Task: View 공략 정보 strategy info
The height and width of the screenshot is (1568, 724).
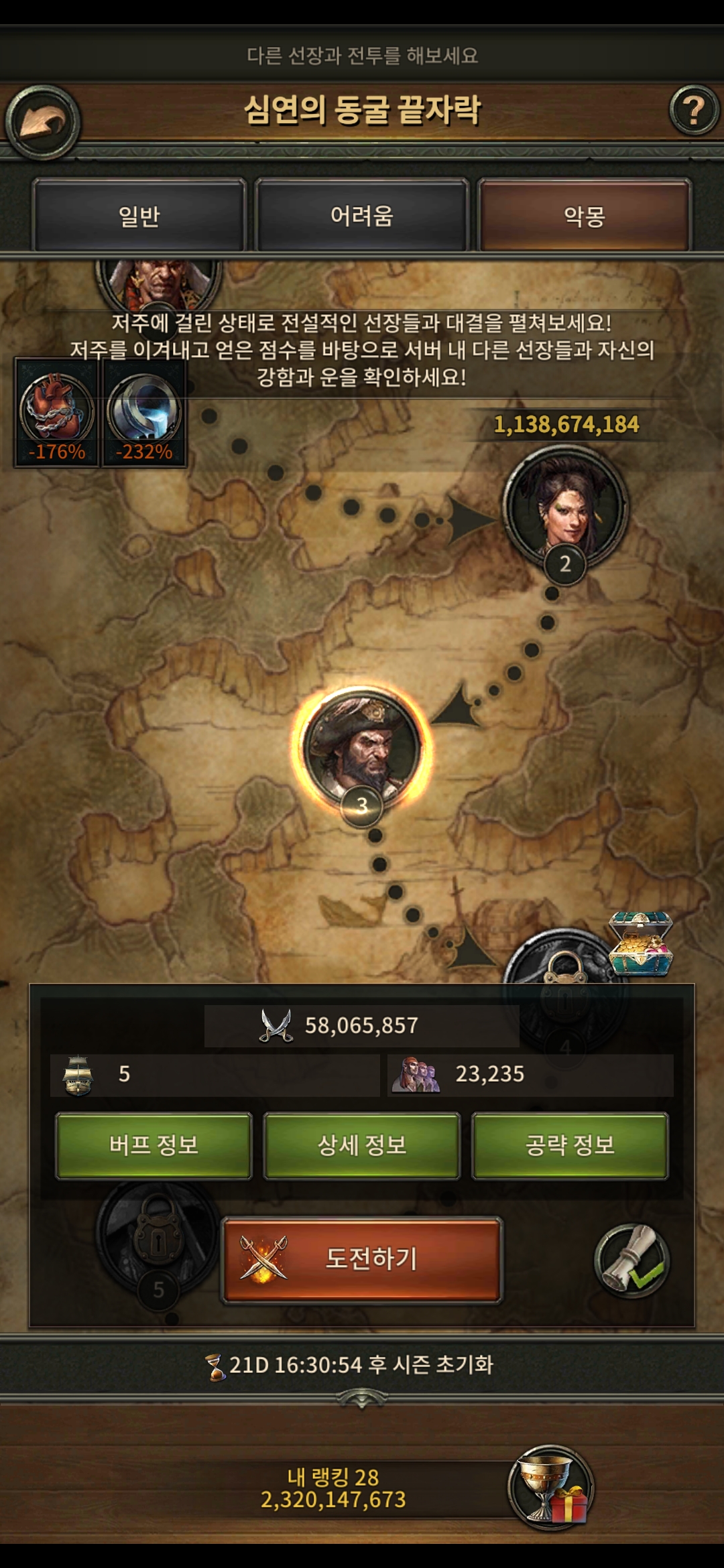Action: tap(570, 1145)
